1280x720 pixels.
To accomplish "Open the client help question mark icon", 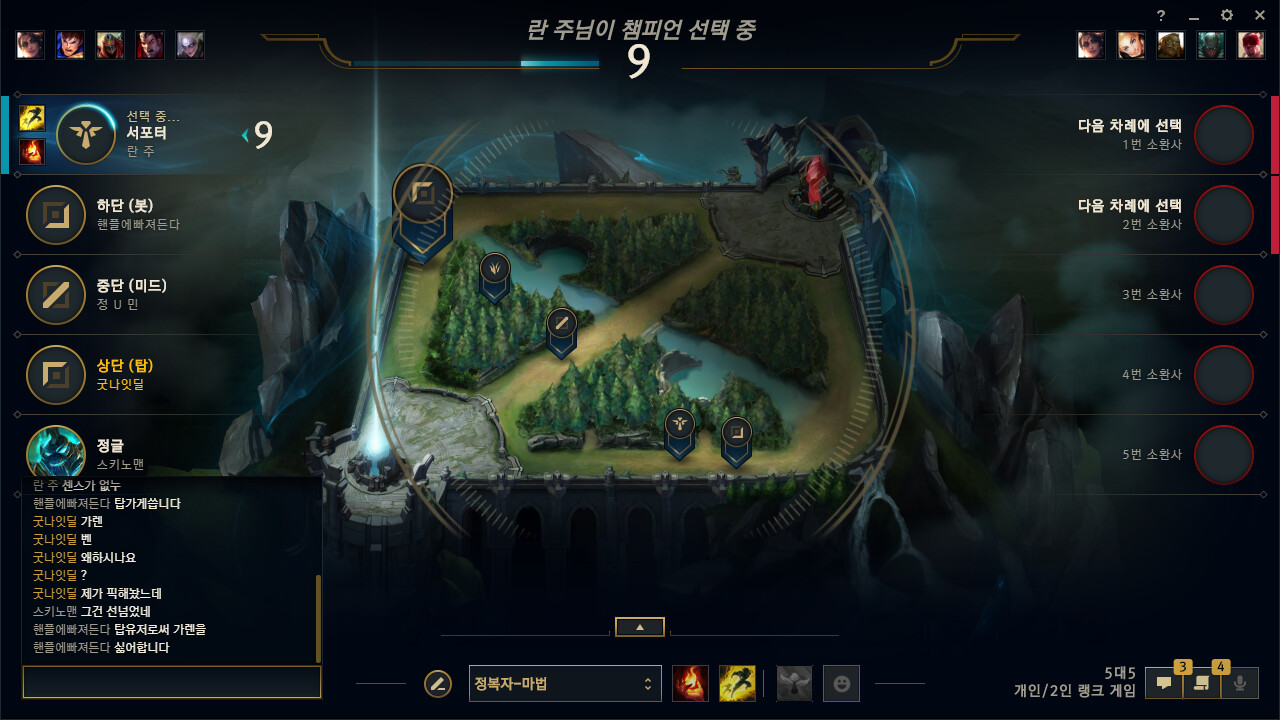I will tap(1159, 15).
